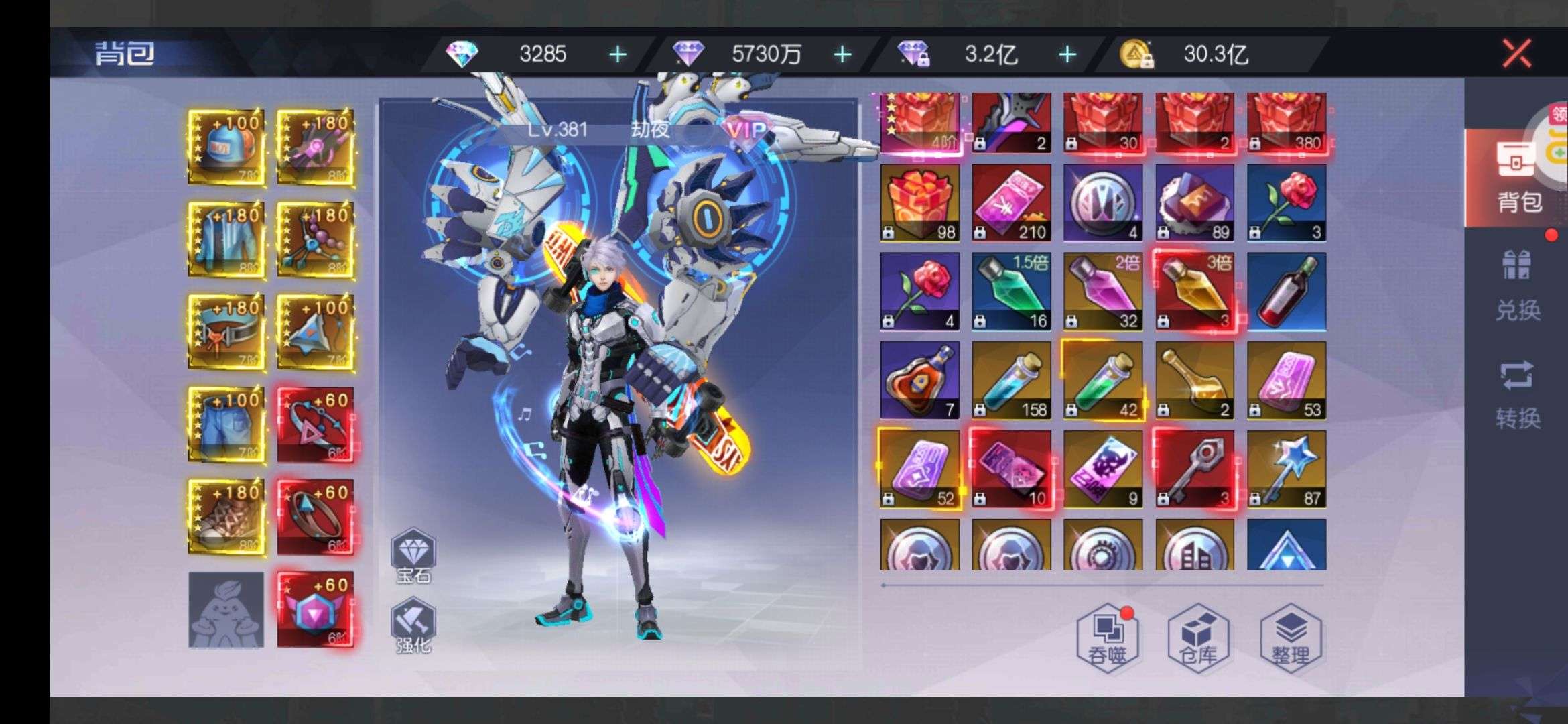Open the 仓库 warehouse
Image resolution: width=1568 pixels, height=724 pixels.
point(1198,638)
